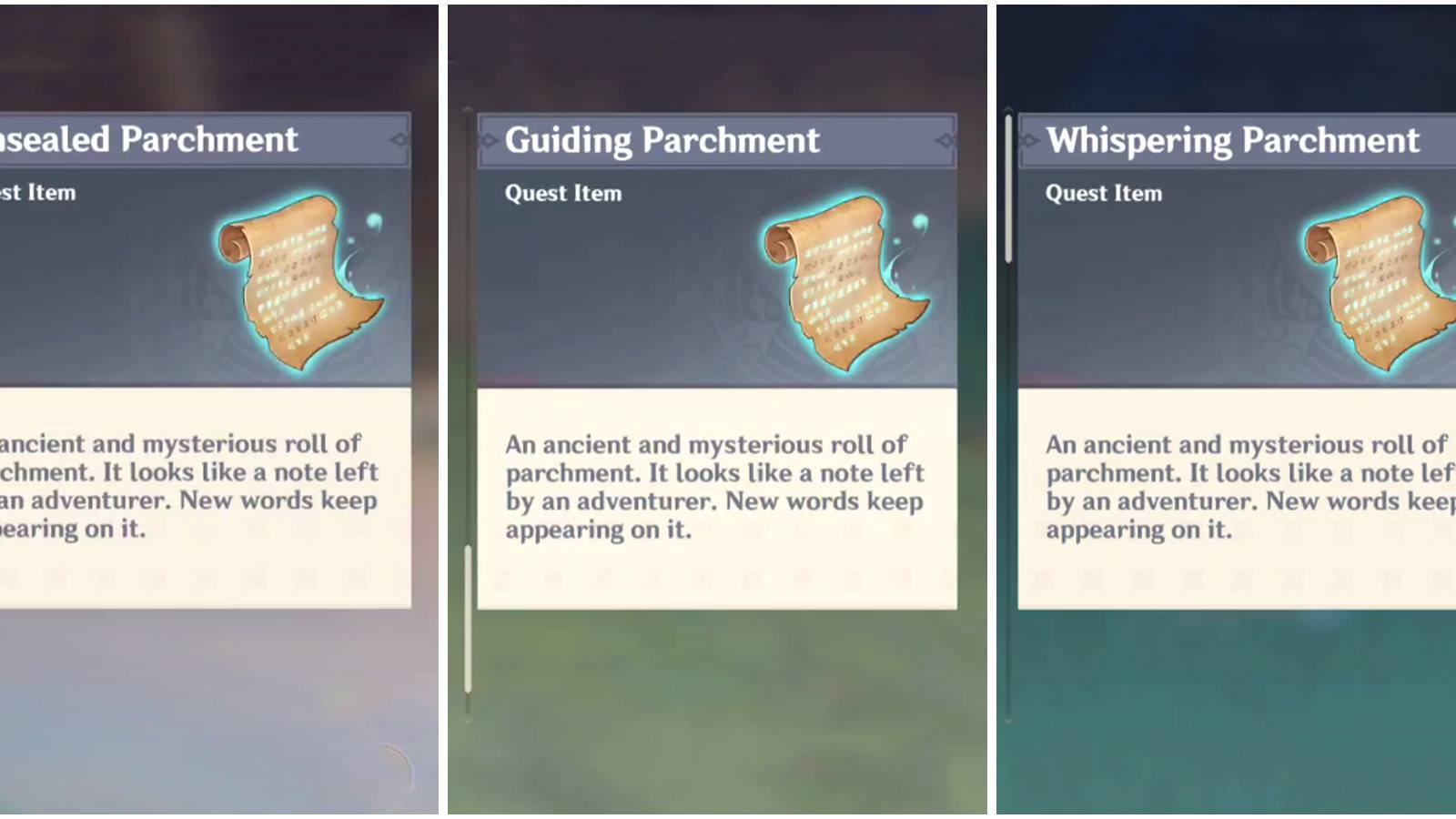The image size is (1456, 819).
Task: Click the diamond ornament near Whispering Parchment title
Action: pos(1028,139)
